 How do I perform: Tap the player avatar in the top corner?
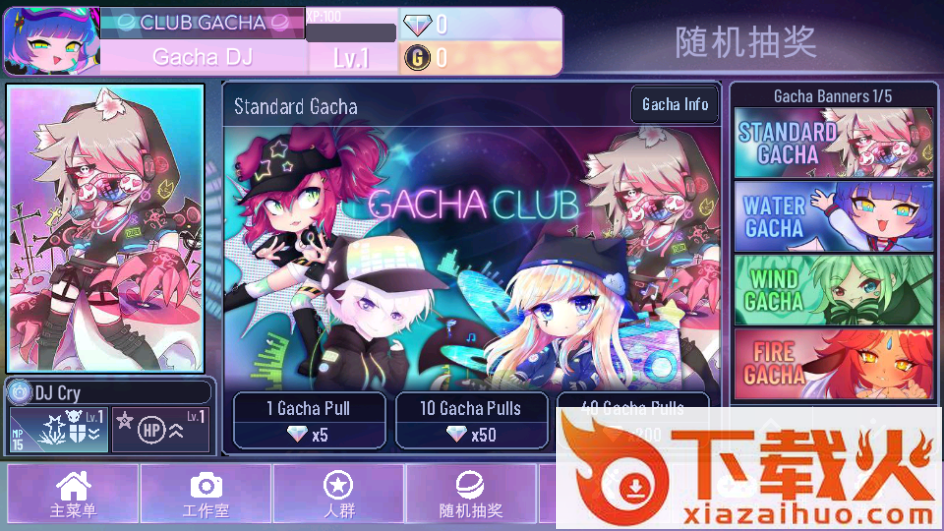tap(52, 42)
